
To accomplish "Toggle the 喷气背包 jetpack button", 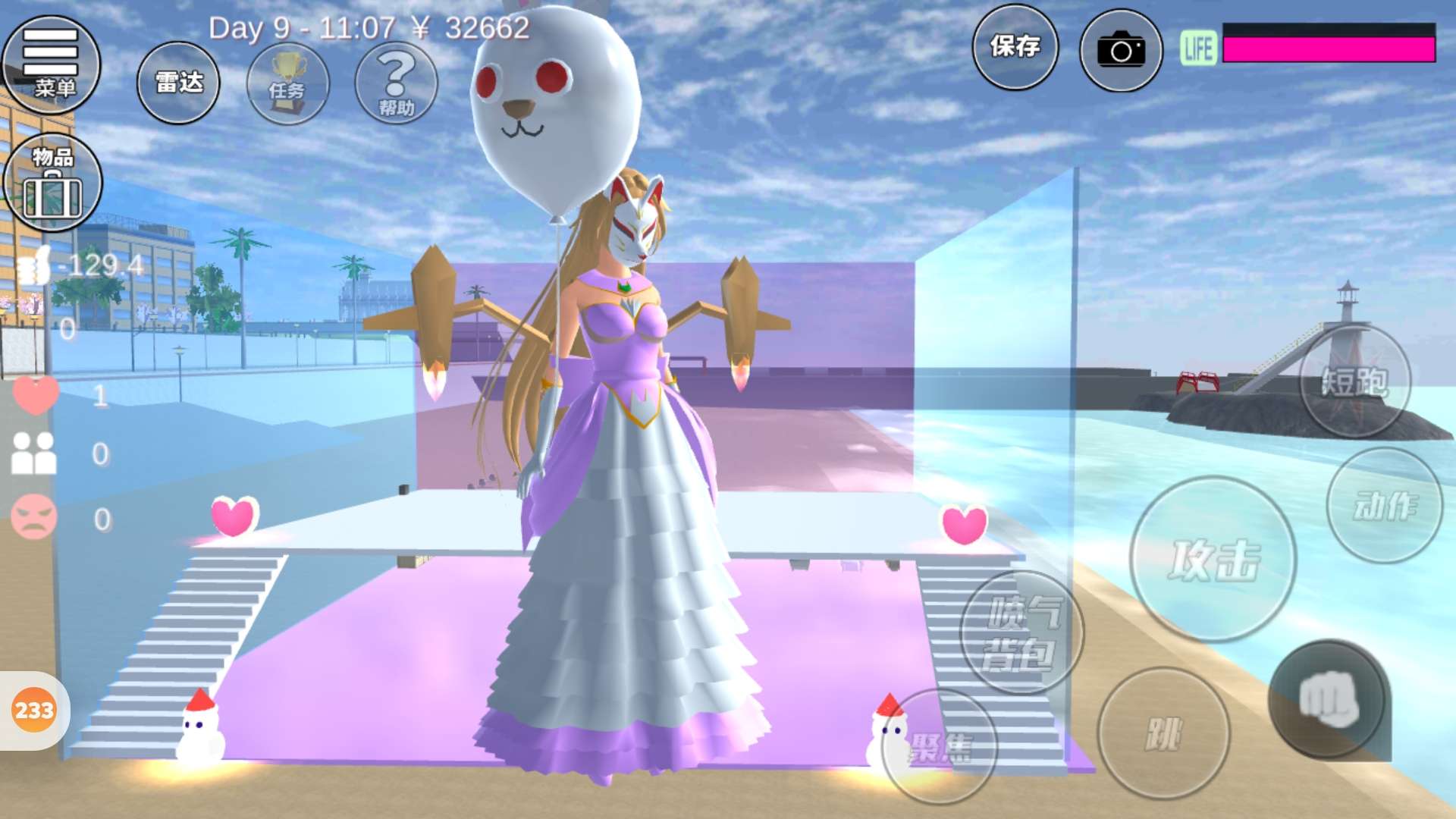I will click(1021, 632).
